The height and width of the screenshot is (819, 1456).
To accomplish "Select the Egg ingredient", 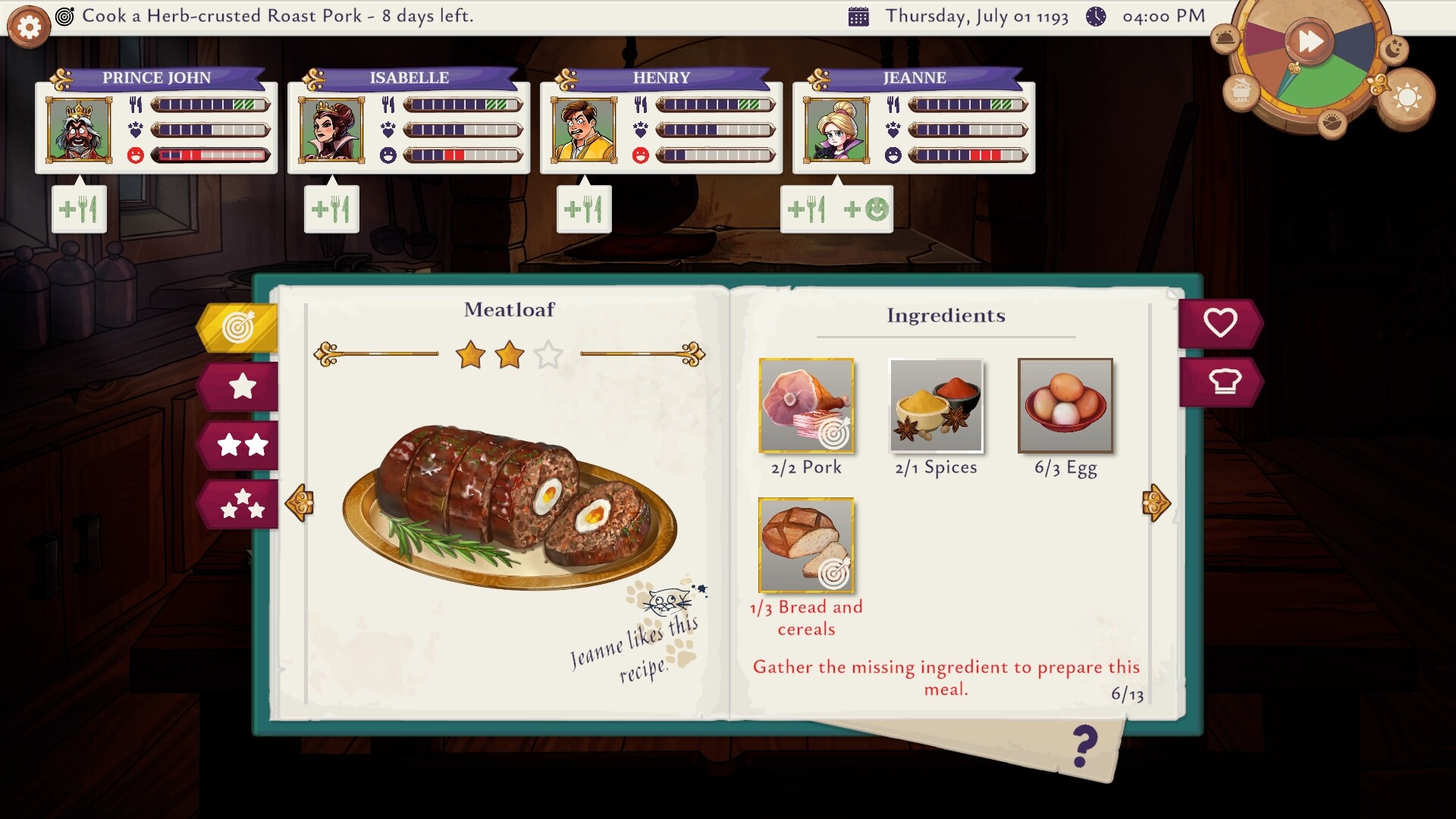I will (x=1065, y=406).
